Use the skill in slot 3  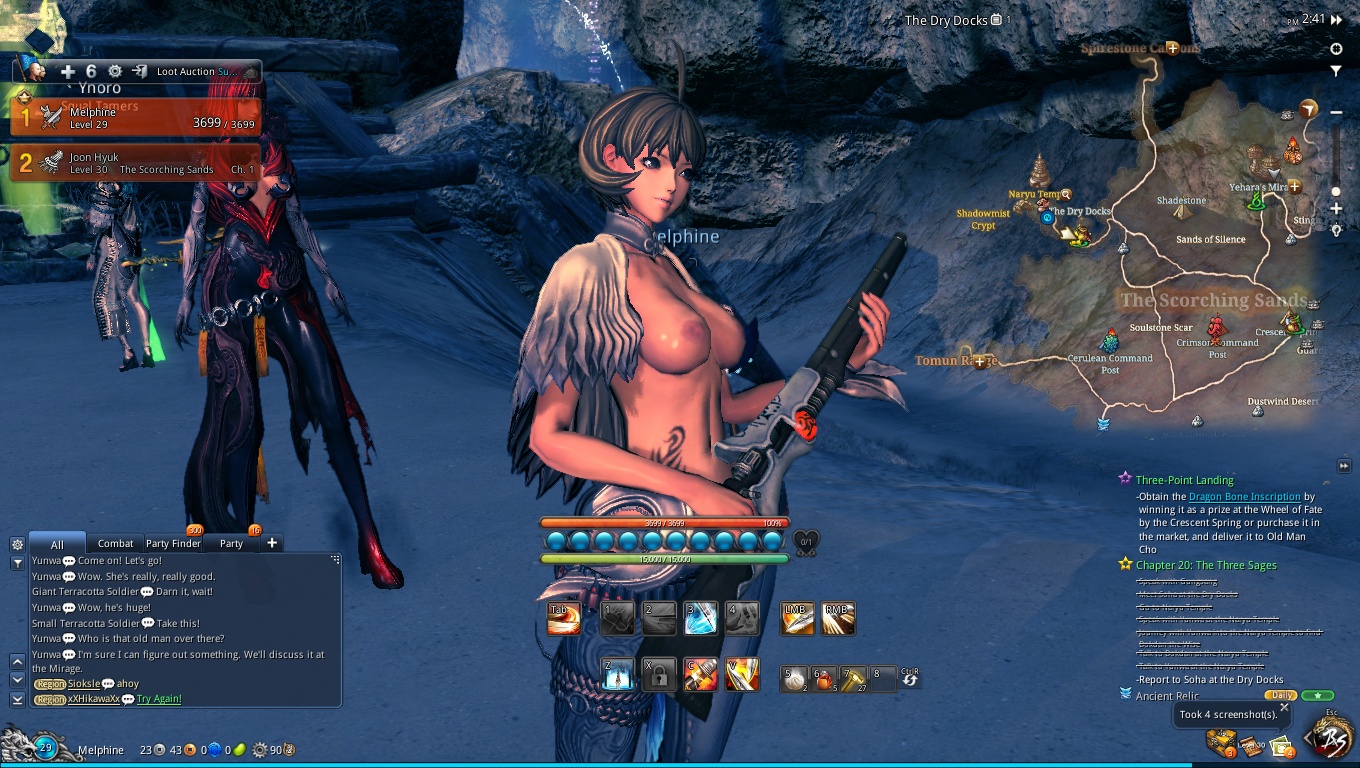click(x=700, y=619)
